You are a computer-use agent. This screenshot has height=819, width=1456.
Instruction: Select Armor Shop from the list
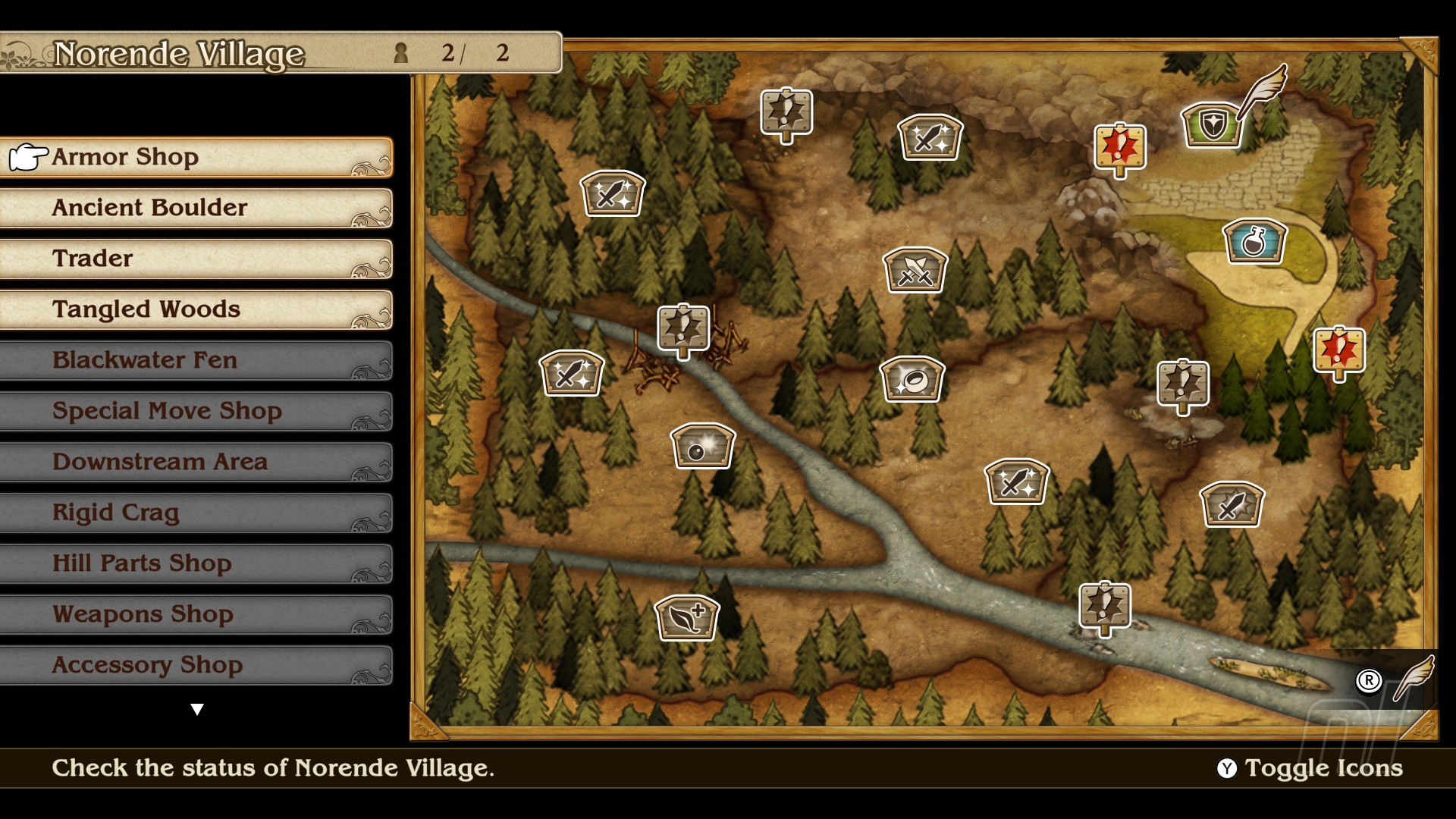point(197,157)
